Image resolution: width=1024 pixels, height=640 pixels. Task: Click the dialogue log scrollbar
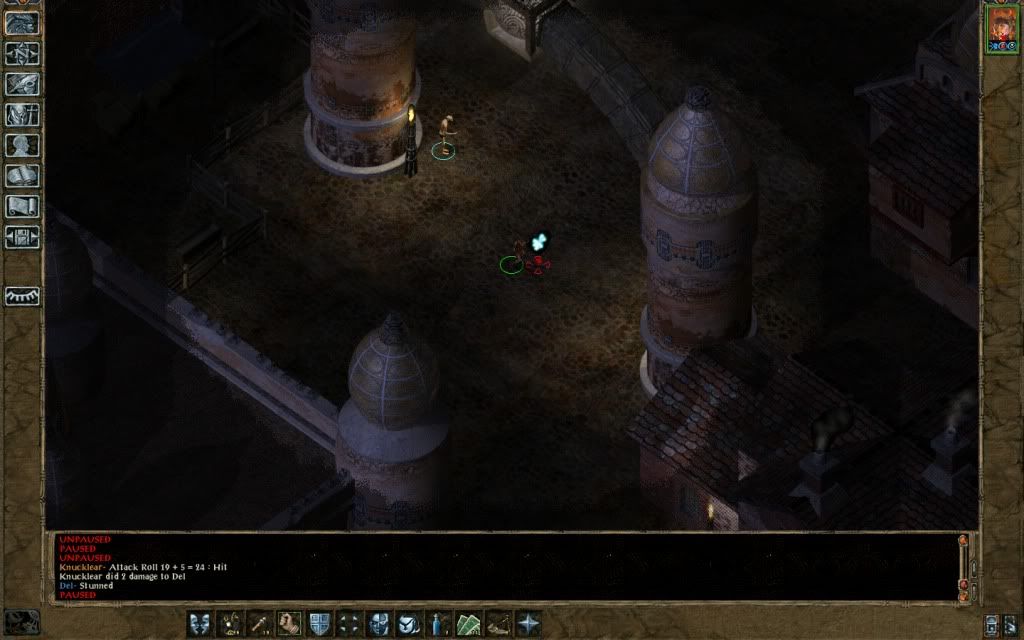963,565
